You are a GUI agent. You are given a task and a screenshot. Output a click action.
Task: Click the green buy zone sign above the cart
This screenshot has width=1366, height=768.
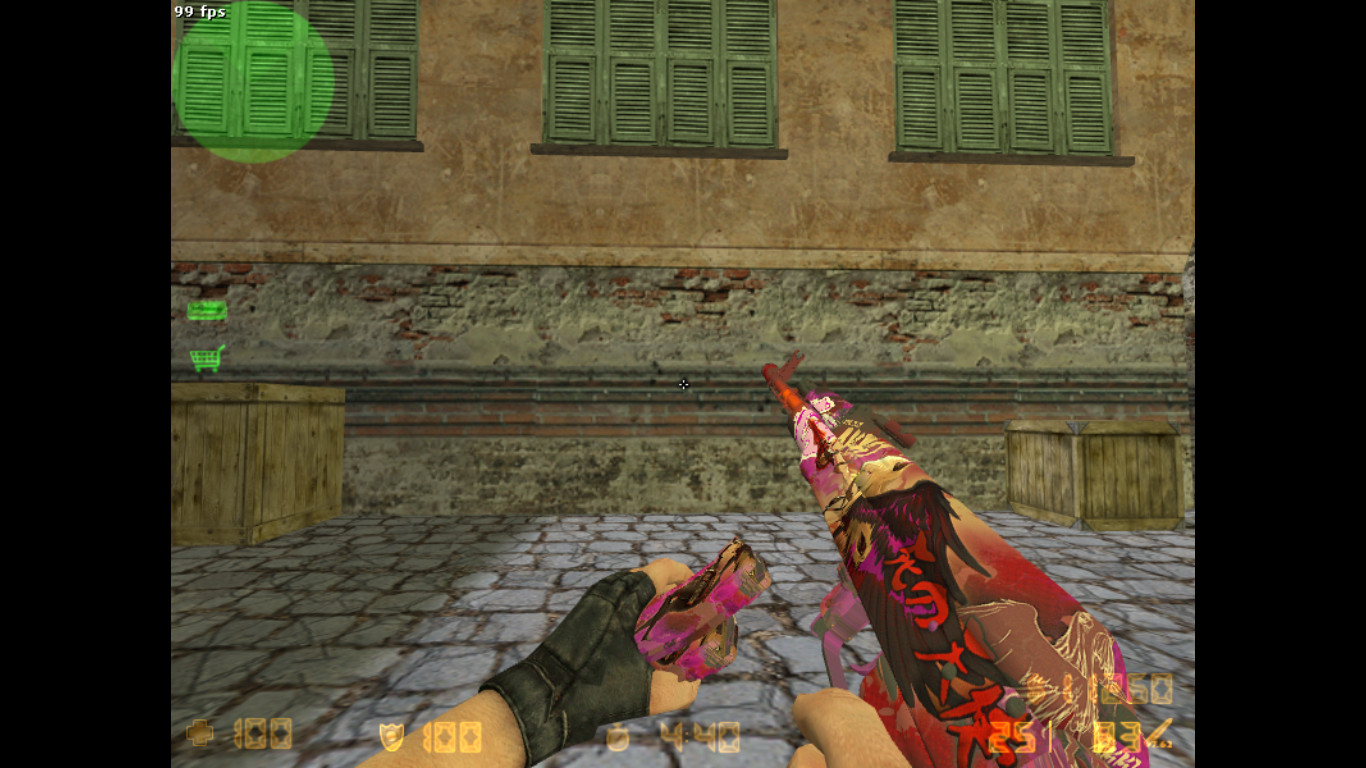207,310
